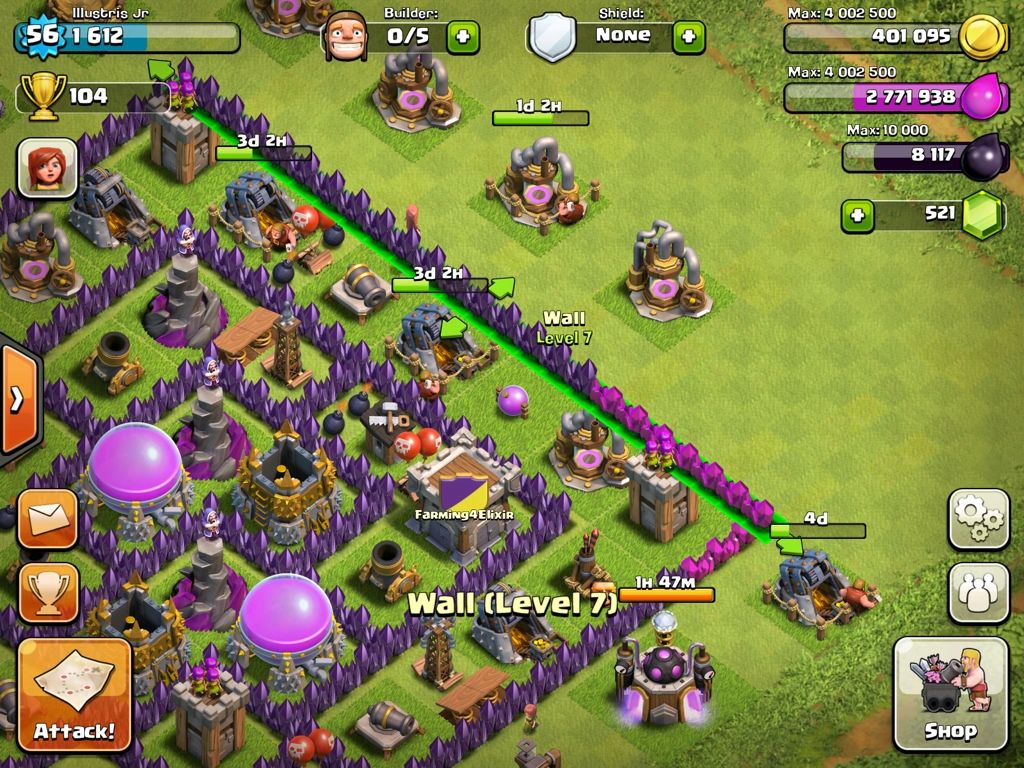
Task: Show the trophy leaderboard button
Action: click(47, 592)
